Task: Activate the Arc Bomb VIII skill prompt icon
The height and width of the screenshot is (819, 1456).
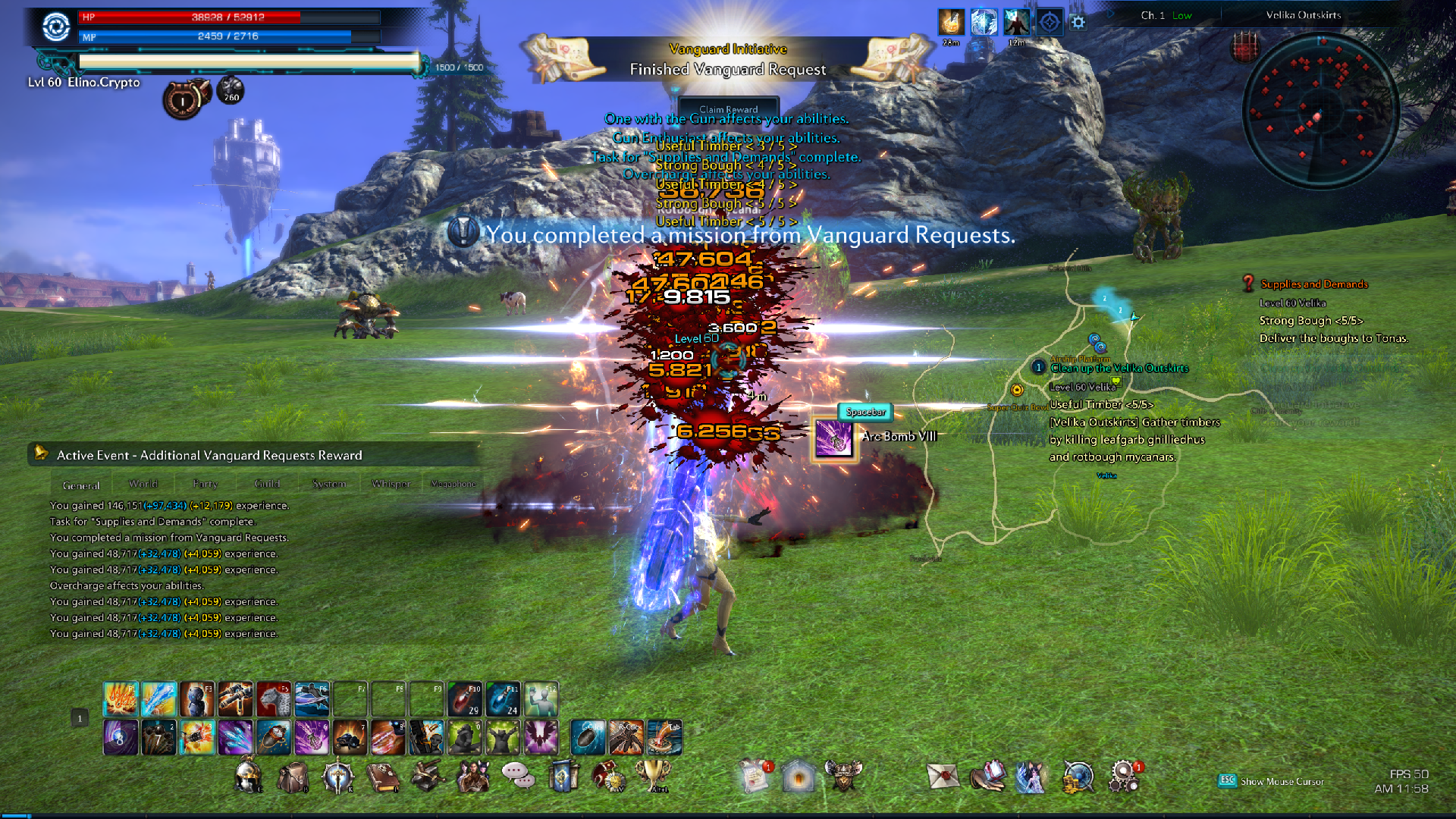Action: click(x=833, y=439)
